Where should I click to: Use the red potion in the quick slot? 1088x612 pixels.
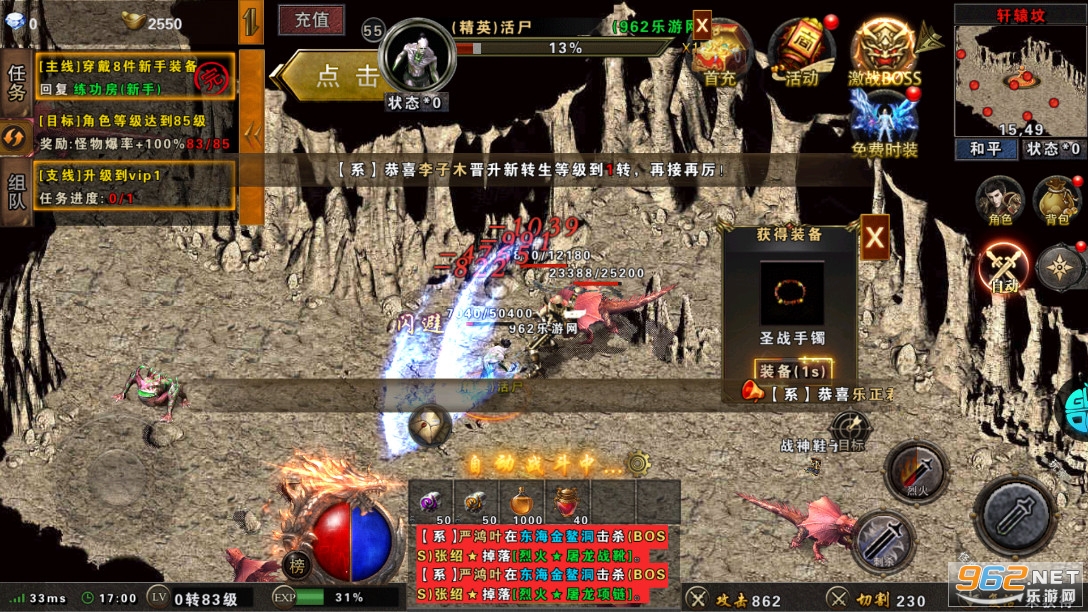567,498
